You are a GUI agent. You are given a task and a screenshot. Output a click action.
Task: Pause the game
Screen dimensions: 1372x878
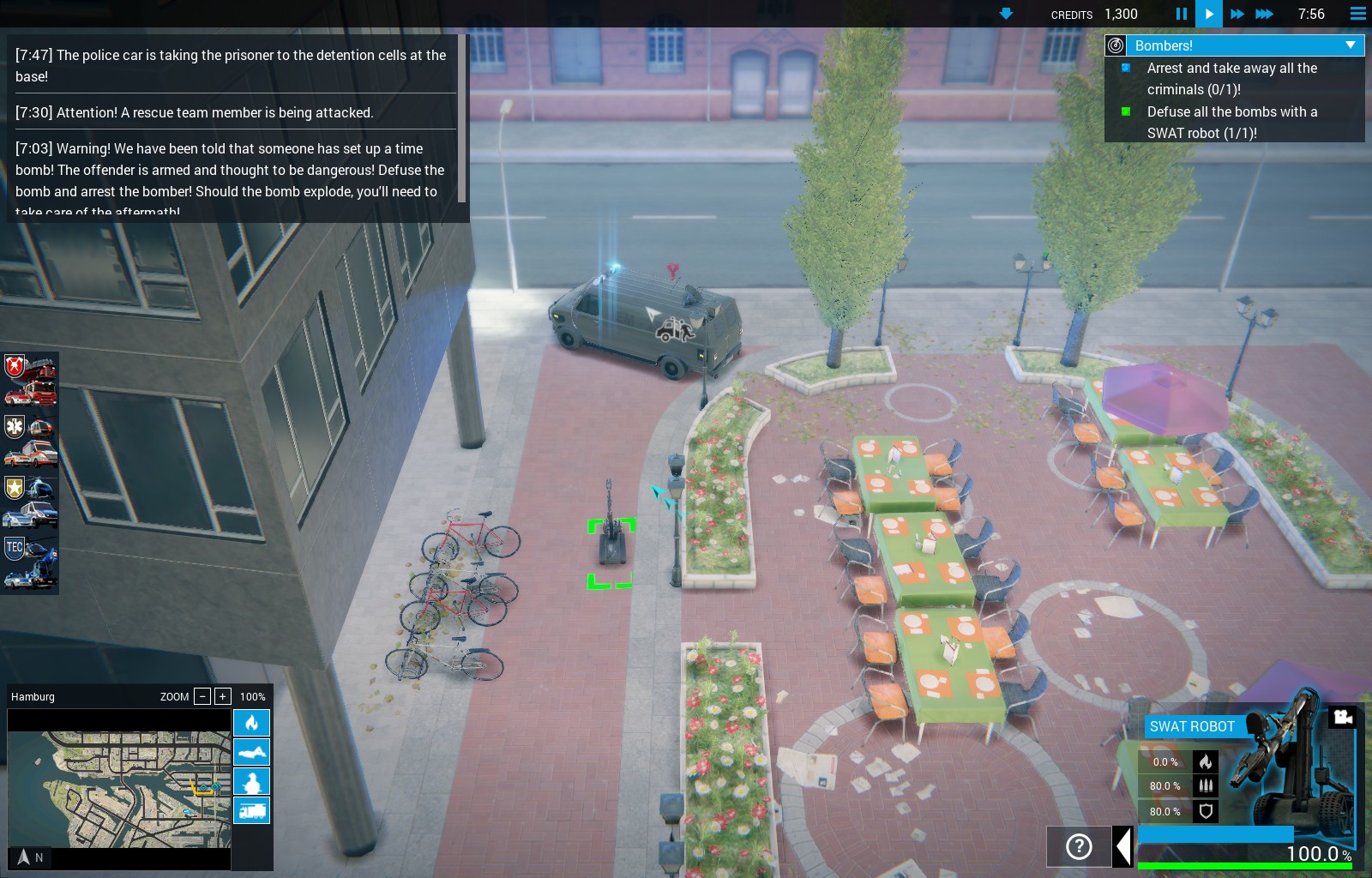(x=1181, y=14)
